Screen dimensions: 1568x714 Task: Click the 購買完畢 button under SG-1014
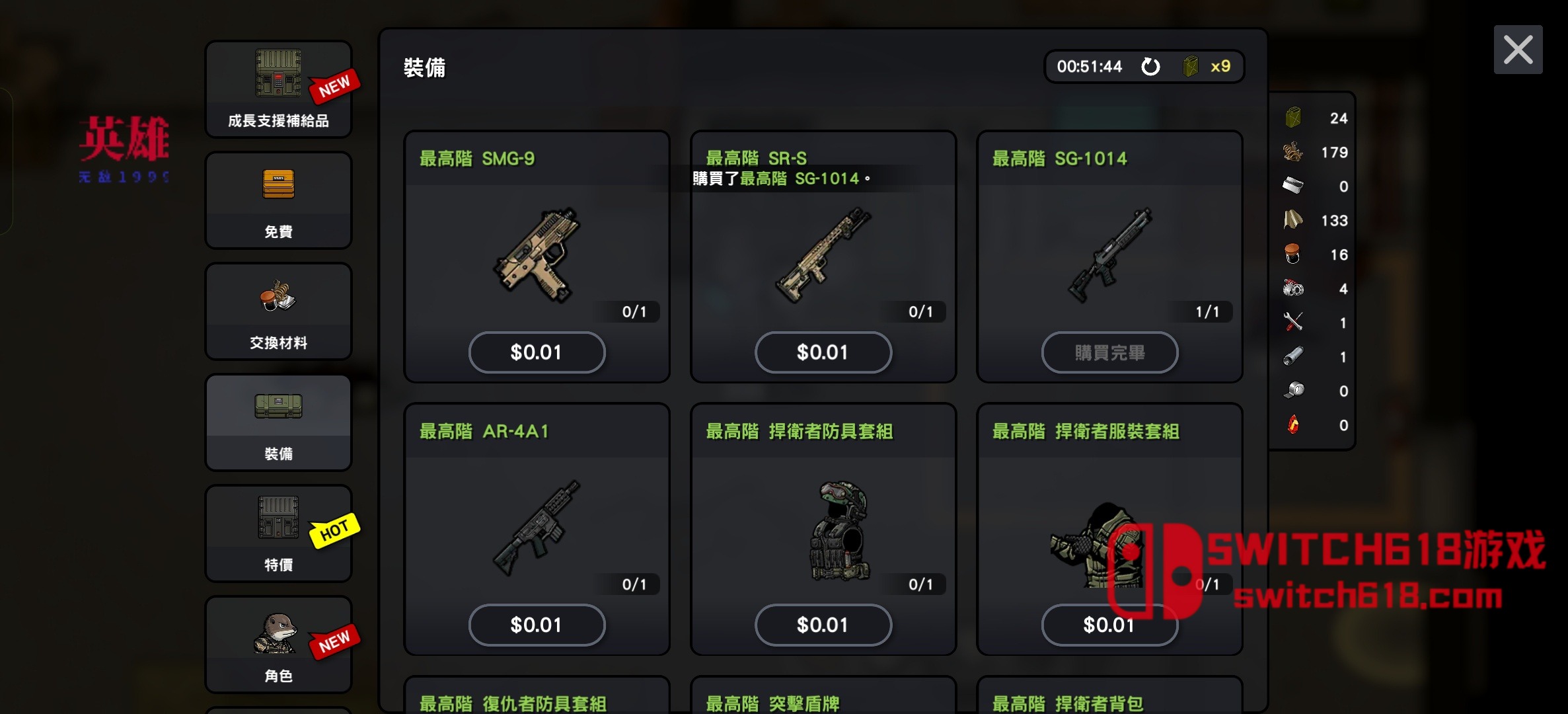point(1109,352)
